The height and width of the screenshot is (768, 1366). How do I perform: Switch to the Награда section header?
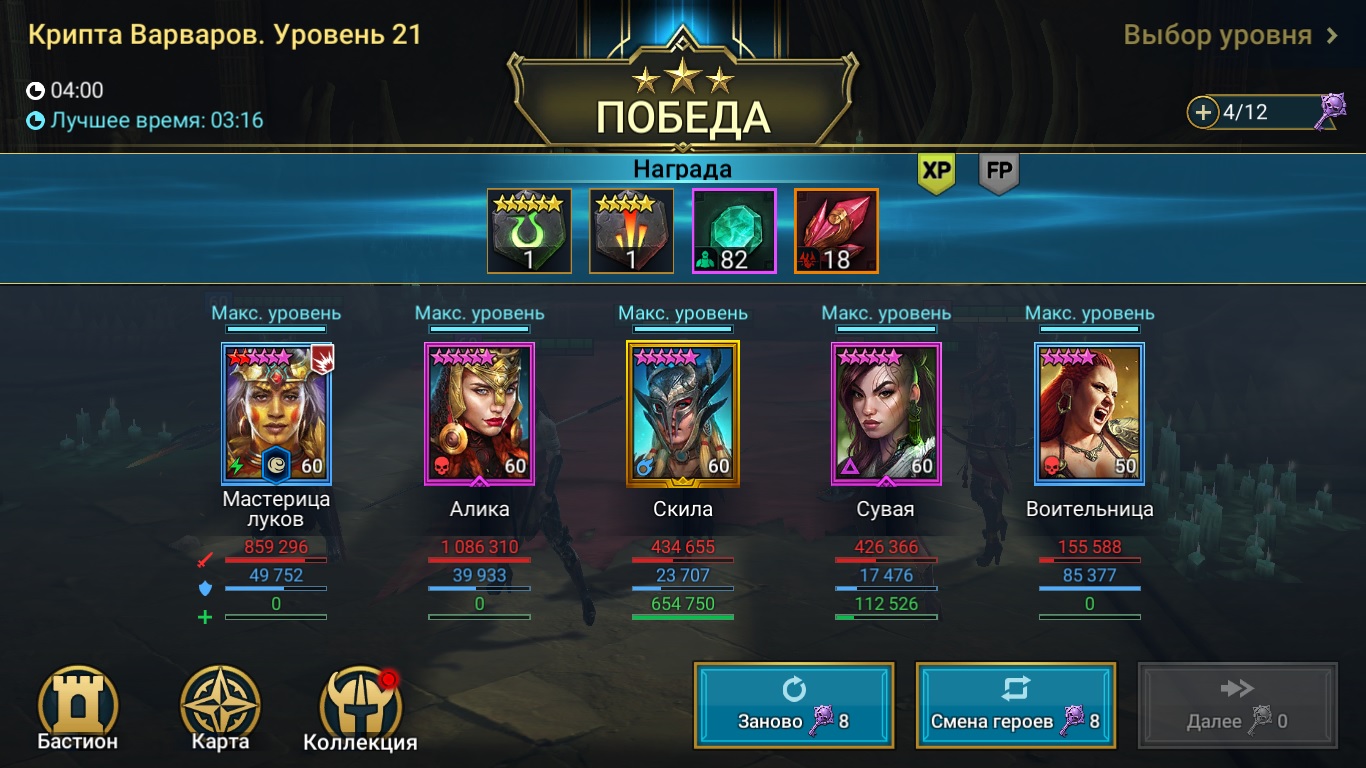point(683,168)
